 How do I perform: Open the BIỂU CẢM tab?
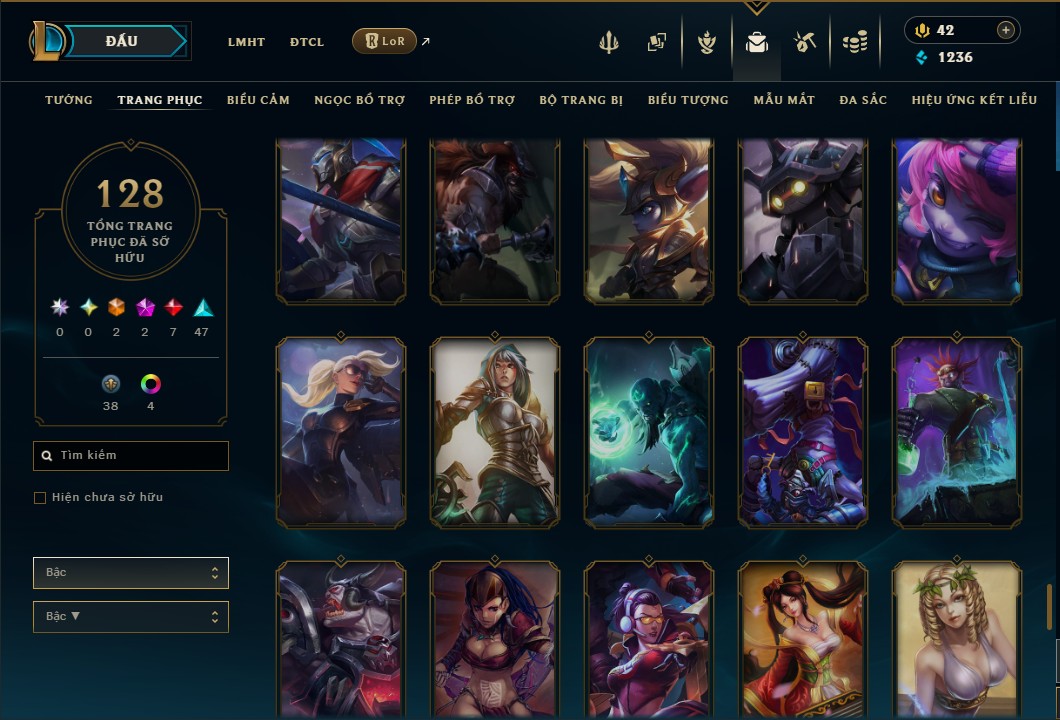point(258,100)
